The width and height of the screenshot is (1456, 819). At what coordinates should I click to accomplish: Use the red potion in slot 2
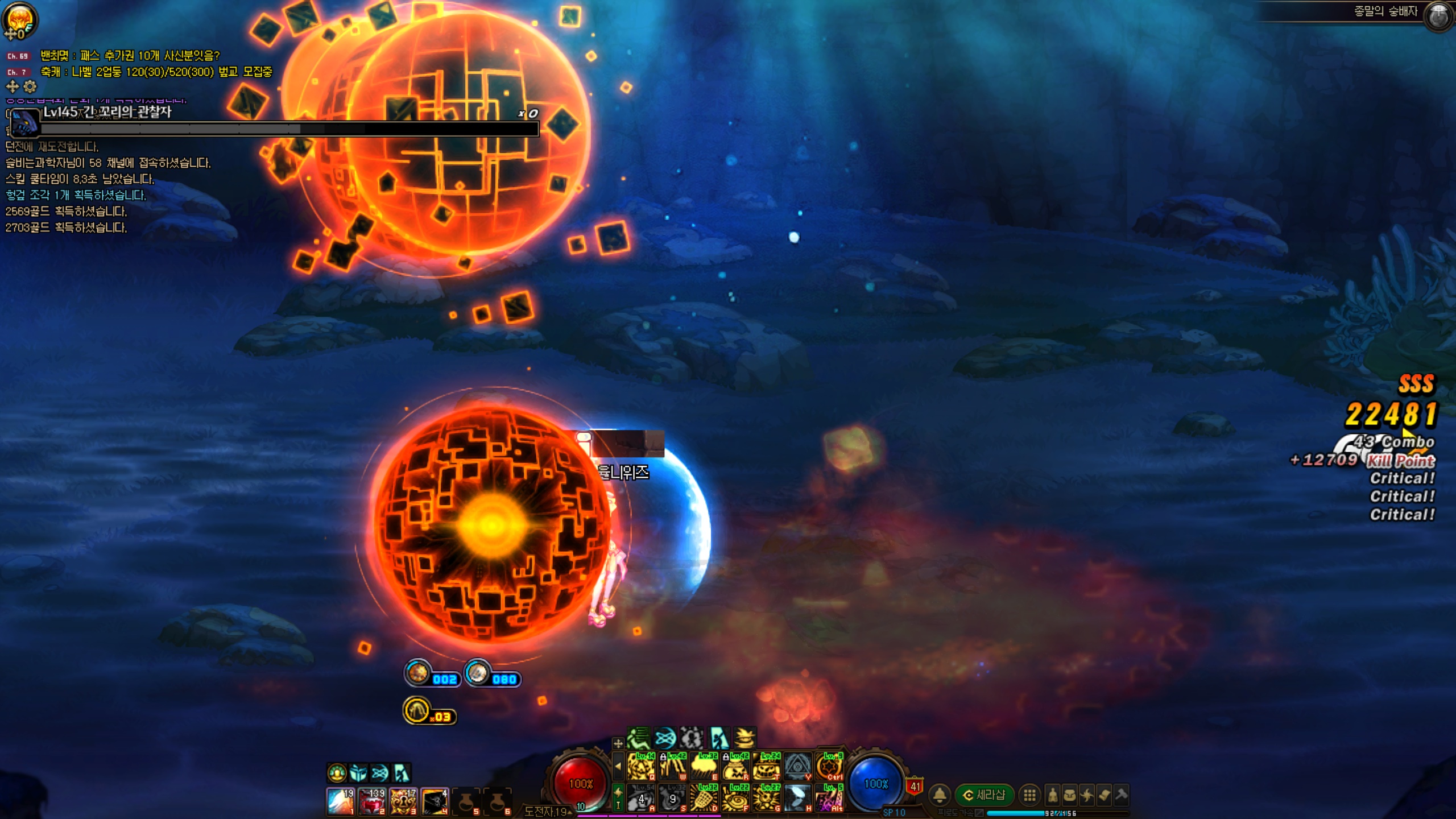pyautogui.click(x=372, y=801)
